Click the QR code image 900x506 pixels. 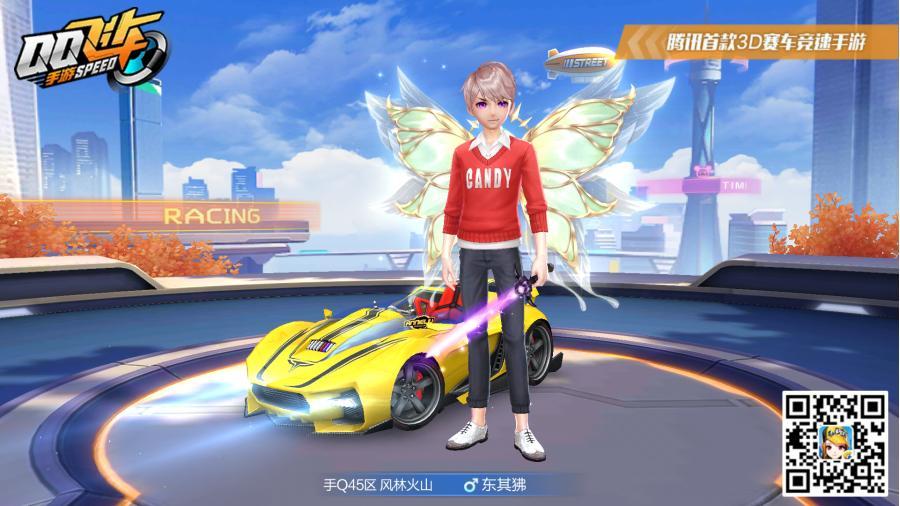835,444
